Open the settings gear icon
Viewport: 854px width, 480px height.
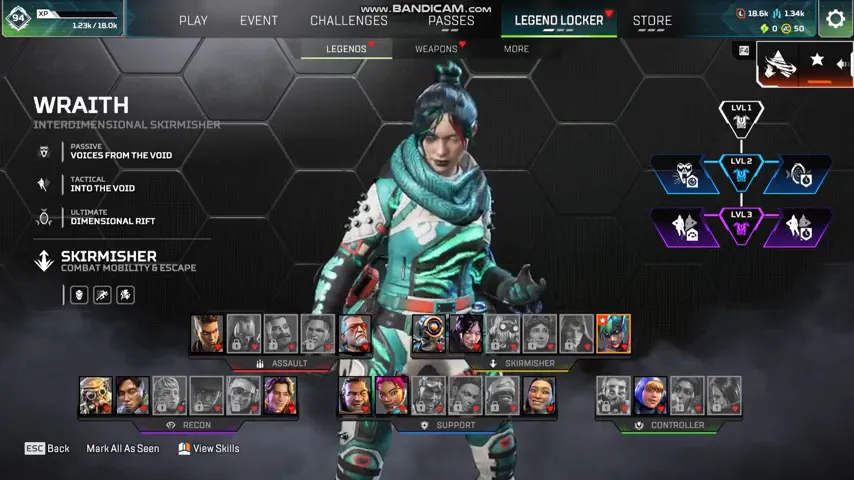835,19
